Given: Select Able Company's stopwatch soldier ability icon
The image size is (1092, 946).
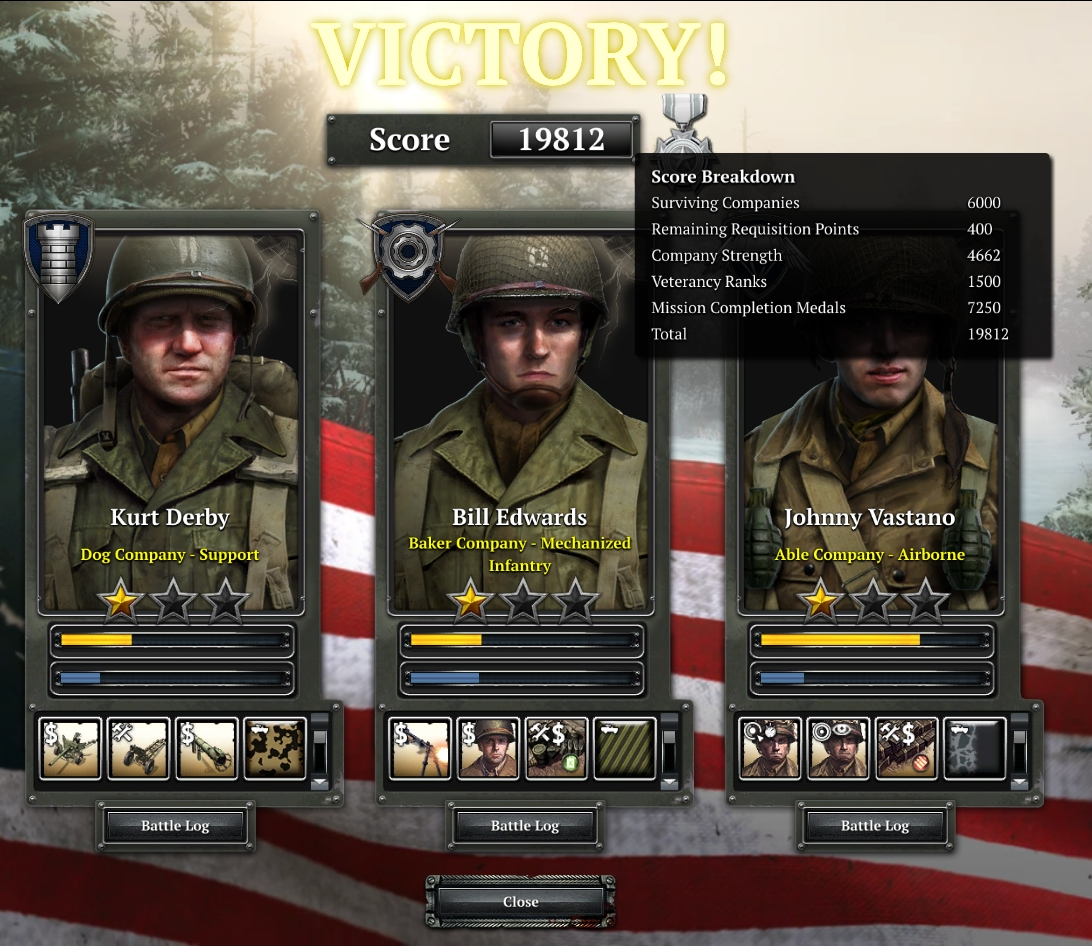Looking at the screenshot, I should pos(770,748).
